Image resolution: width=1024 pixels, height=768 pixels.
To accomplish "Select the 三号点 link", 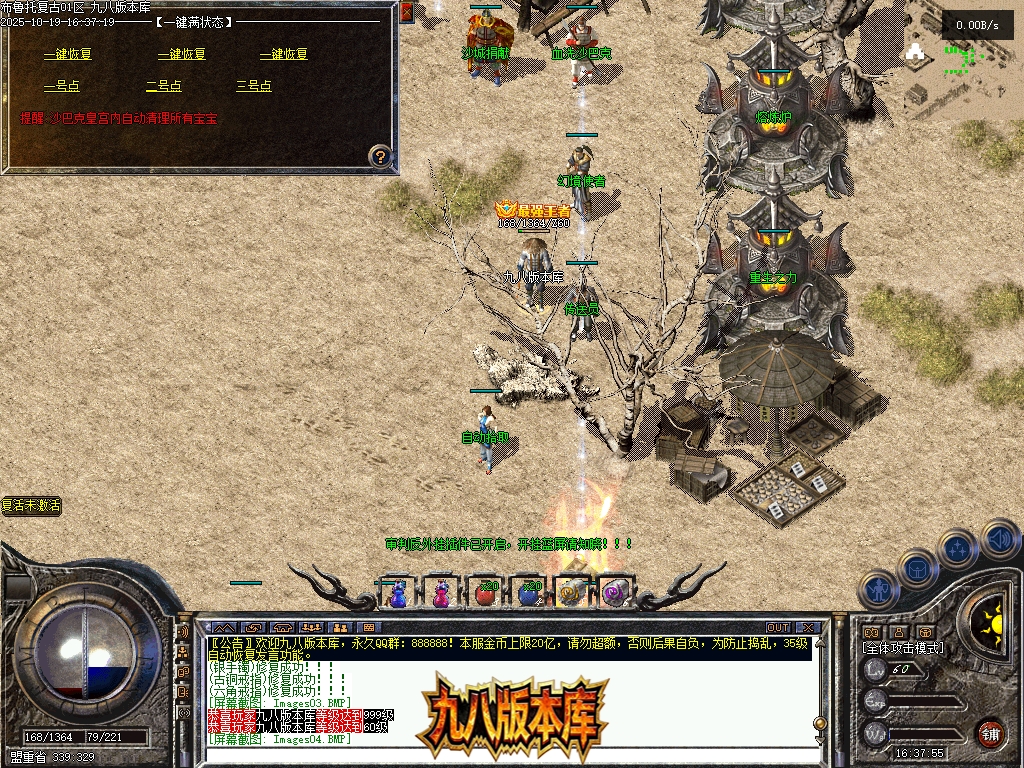I will tap(253, 86).
